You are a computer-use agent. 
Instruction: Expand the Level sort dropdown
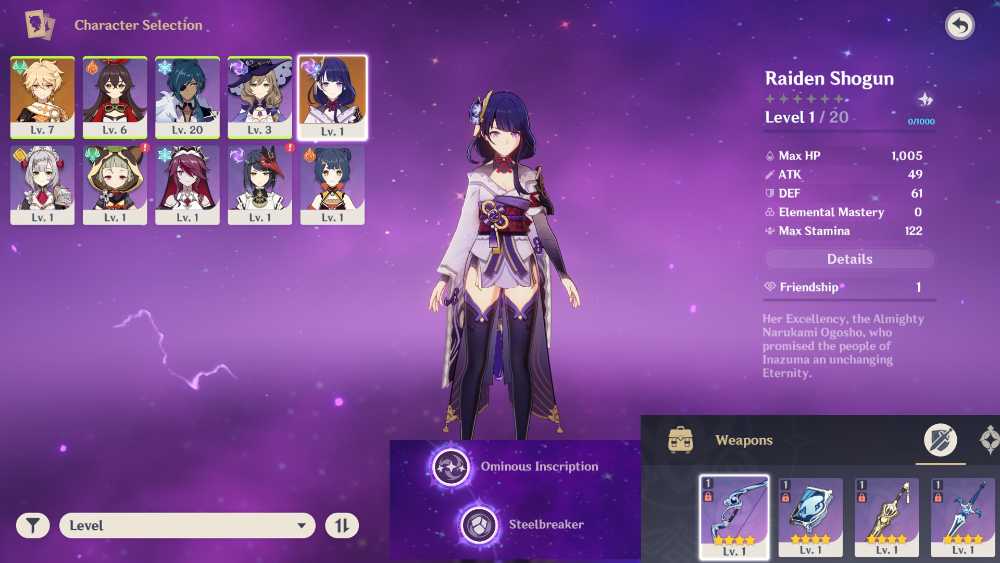pyautogui.click(x=187, y=525)
